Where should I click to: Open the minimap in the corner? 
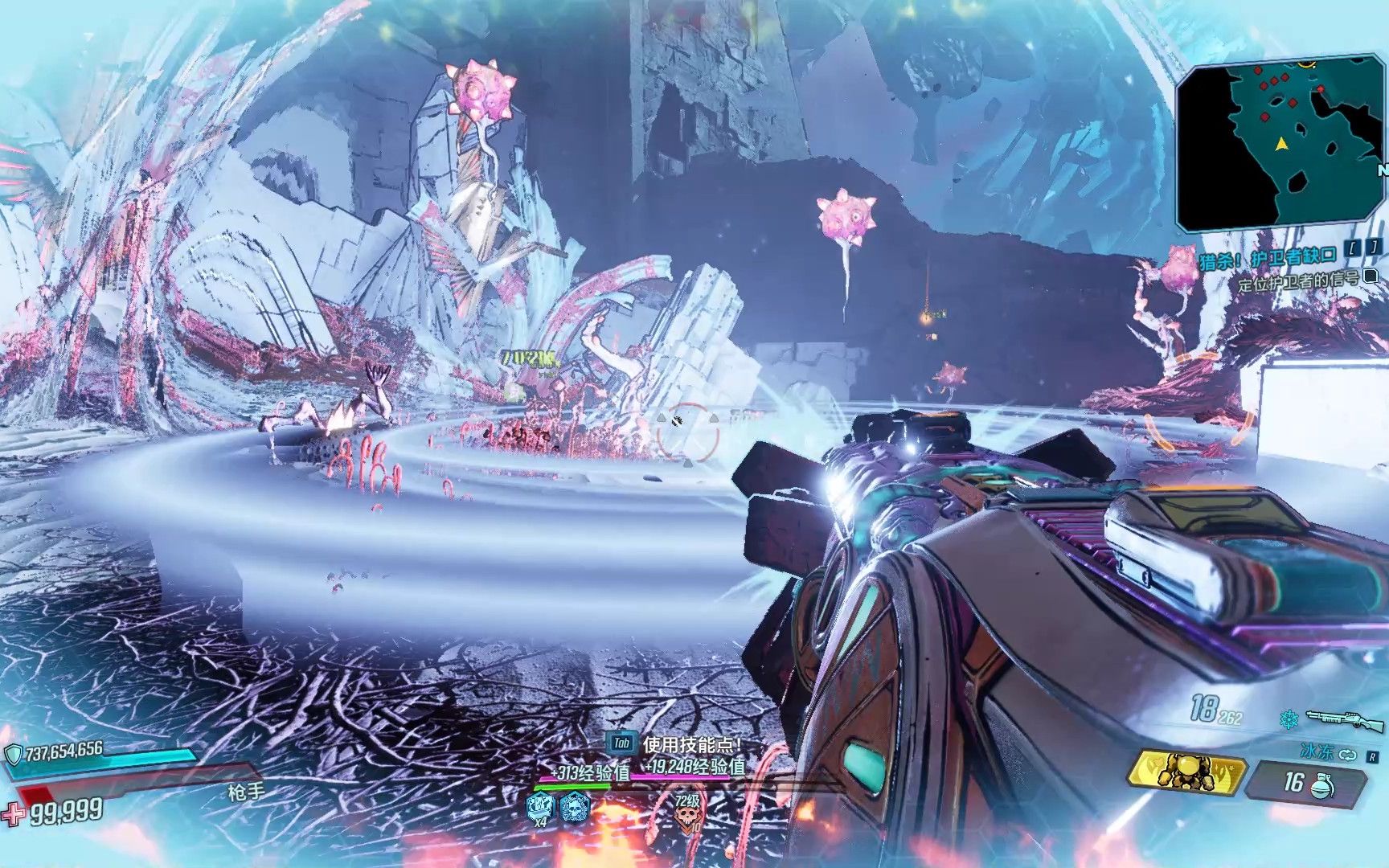[x=1280, y=145]
